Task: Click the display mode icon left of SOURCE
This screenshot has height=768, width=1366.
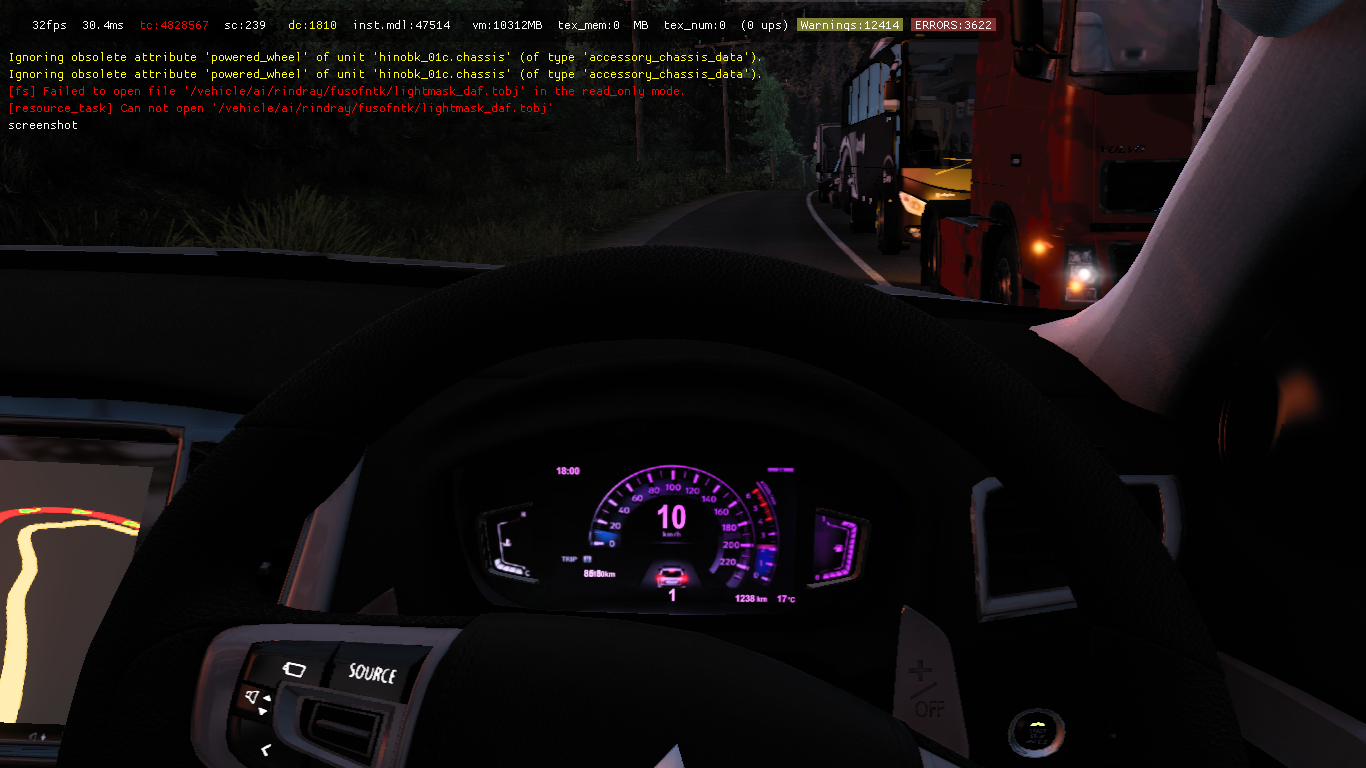Action: (295, 670)
